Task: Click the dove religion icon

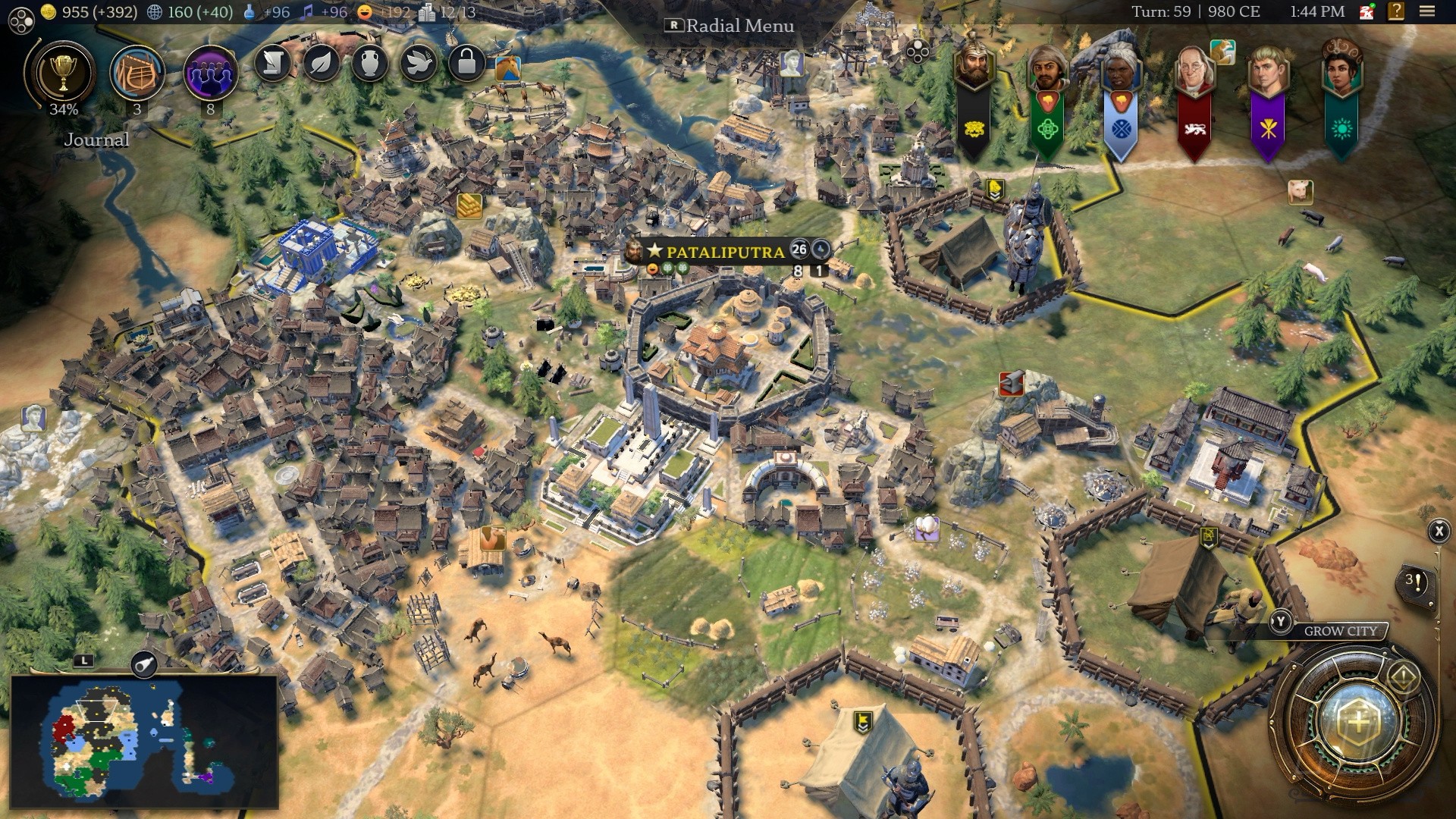Action: (419, 64)
